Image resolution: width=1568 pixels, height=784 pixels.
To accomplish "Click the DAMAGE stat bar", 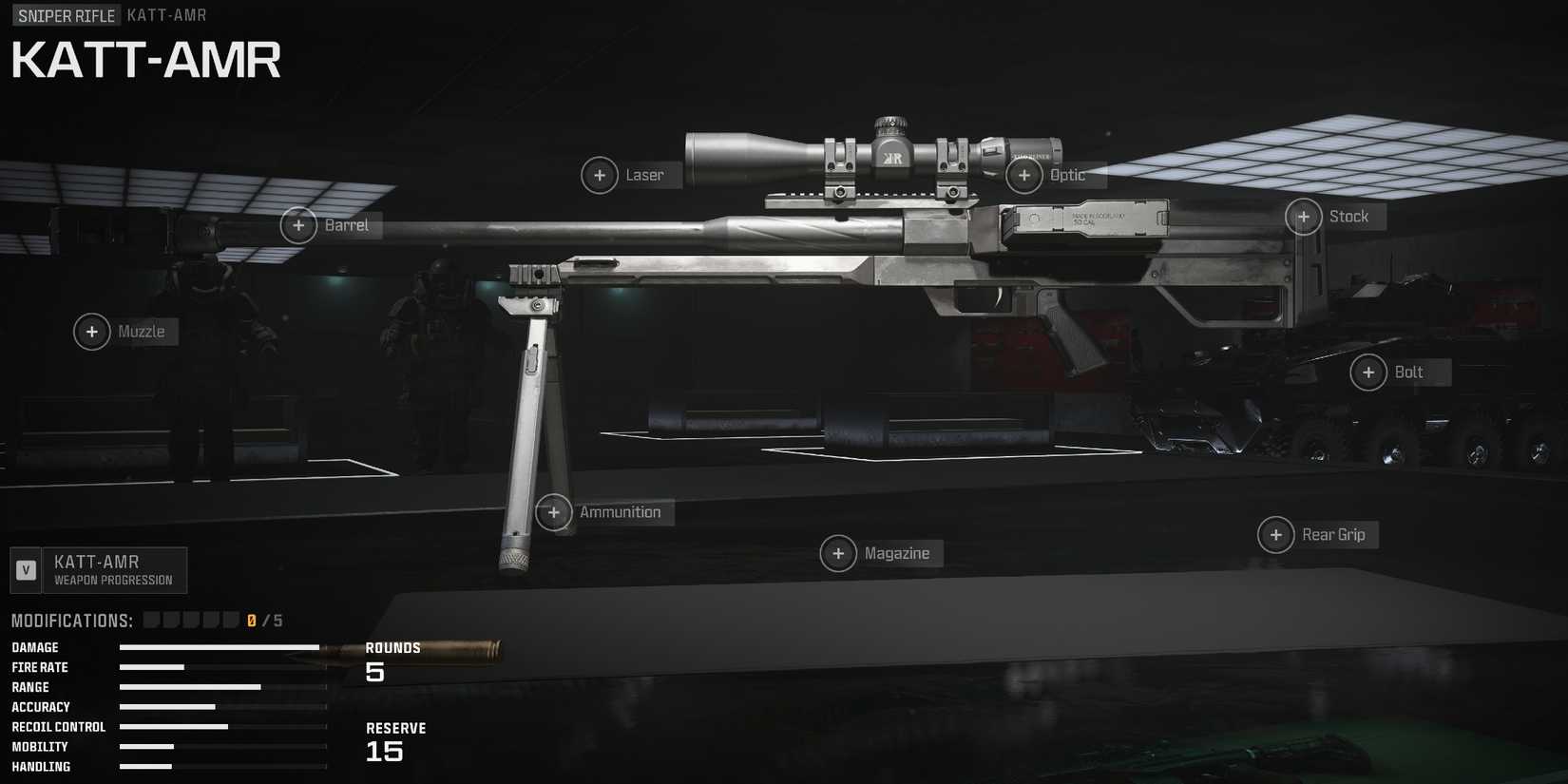I will [x=219, y=647].
